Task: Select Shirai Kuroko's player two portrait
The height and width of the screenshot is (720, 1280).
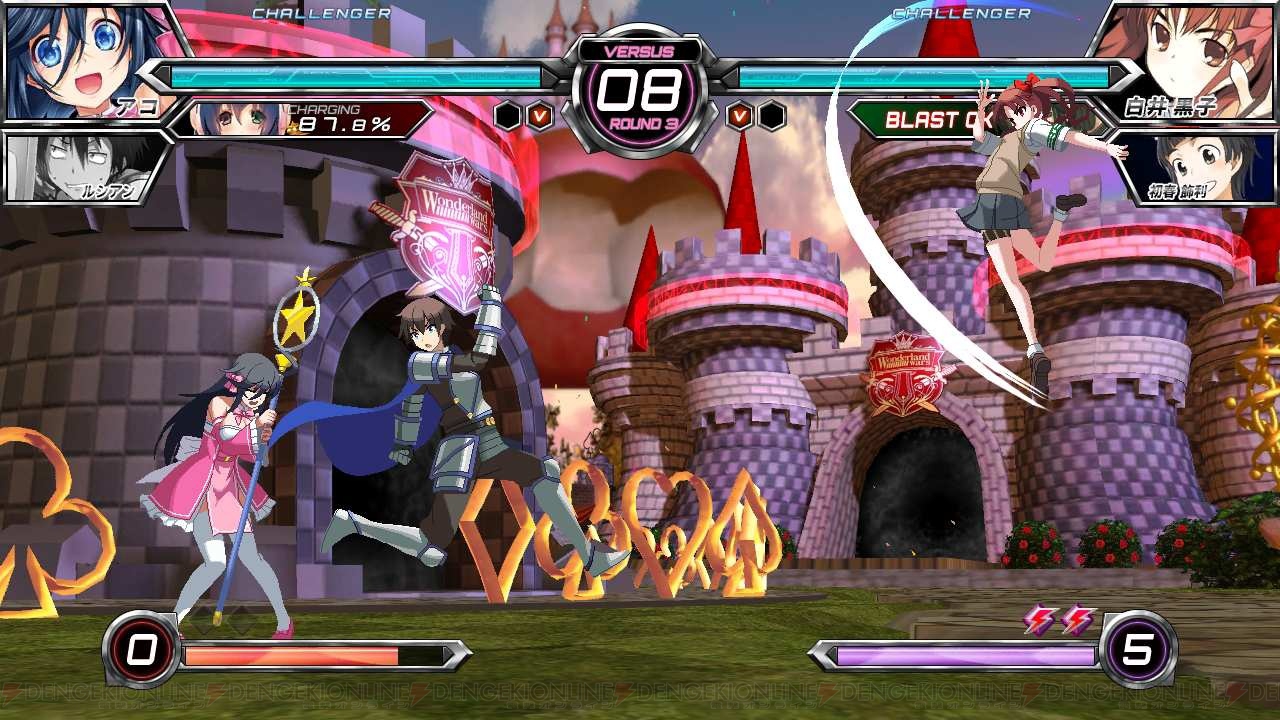Action: coord(1190,60)
